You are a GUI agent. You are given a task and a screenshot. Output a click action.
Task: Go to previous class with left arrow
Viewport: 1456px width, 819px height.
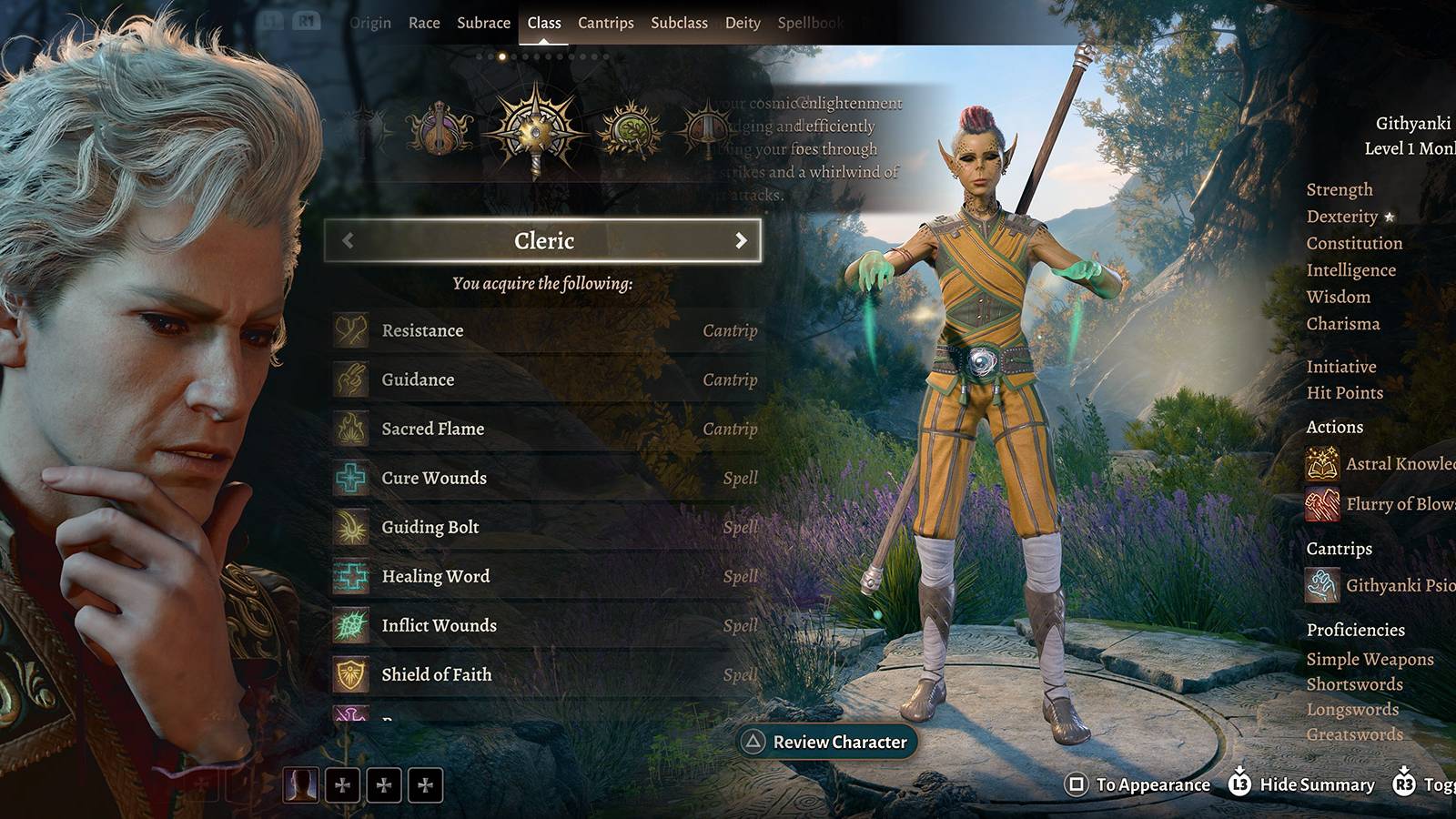click(347, 240)
